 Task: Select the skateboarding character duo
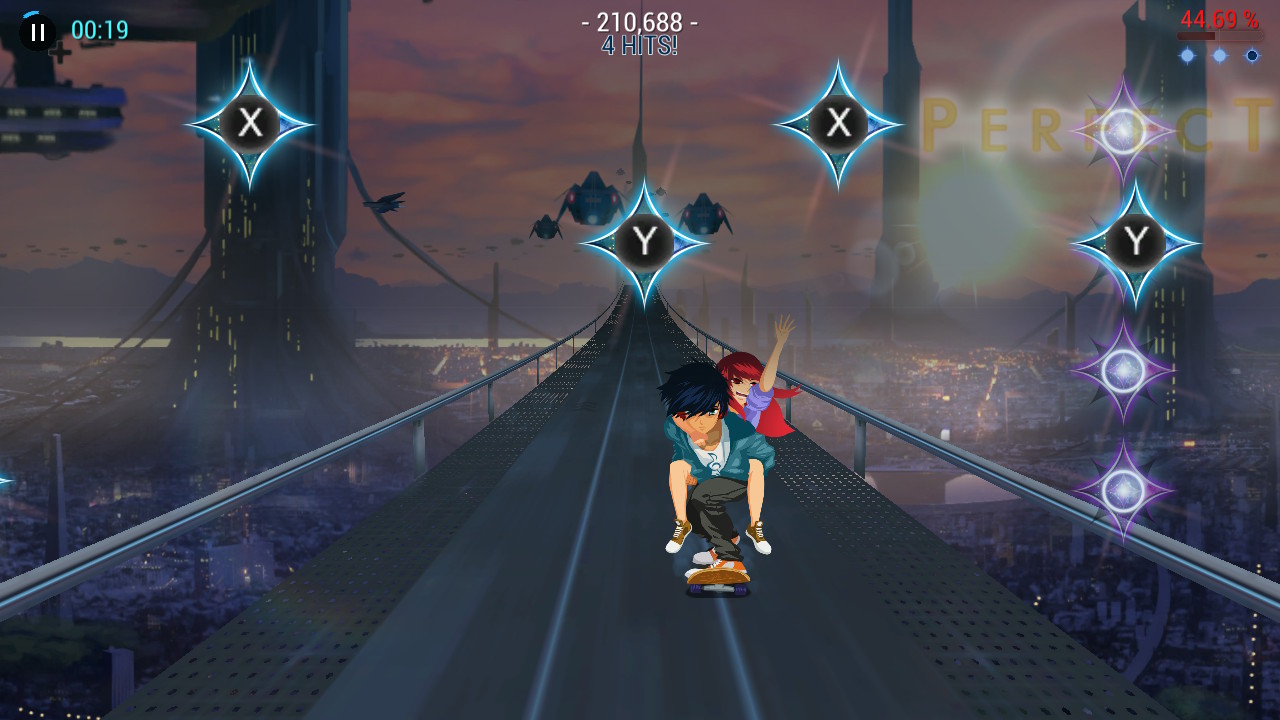point(715,470)
